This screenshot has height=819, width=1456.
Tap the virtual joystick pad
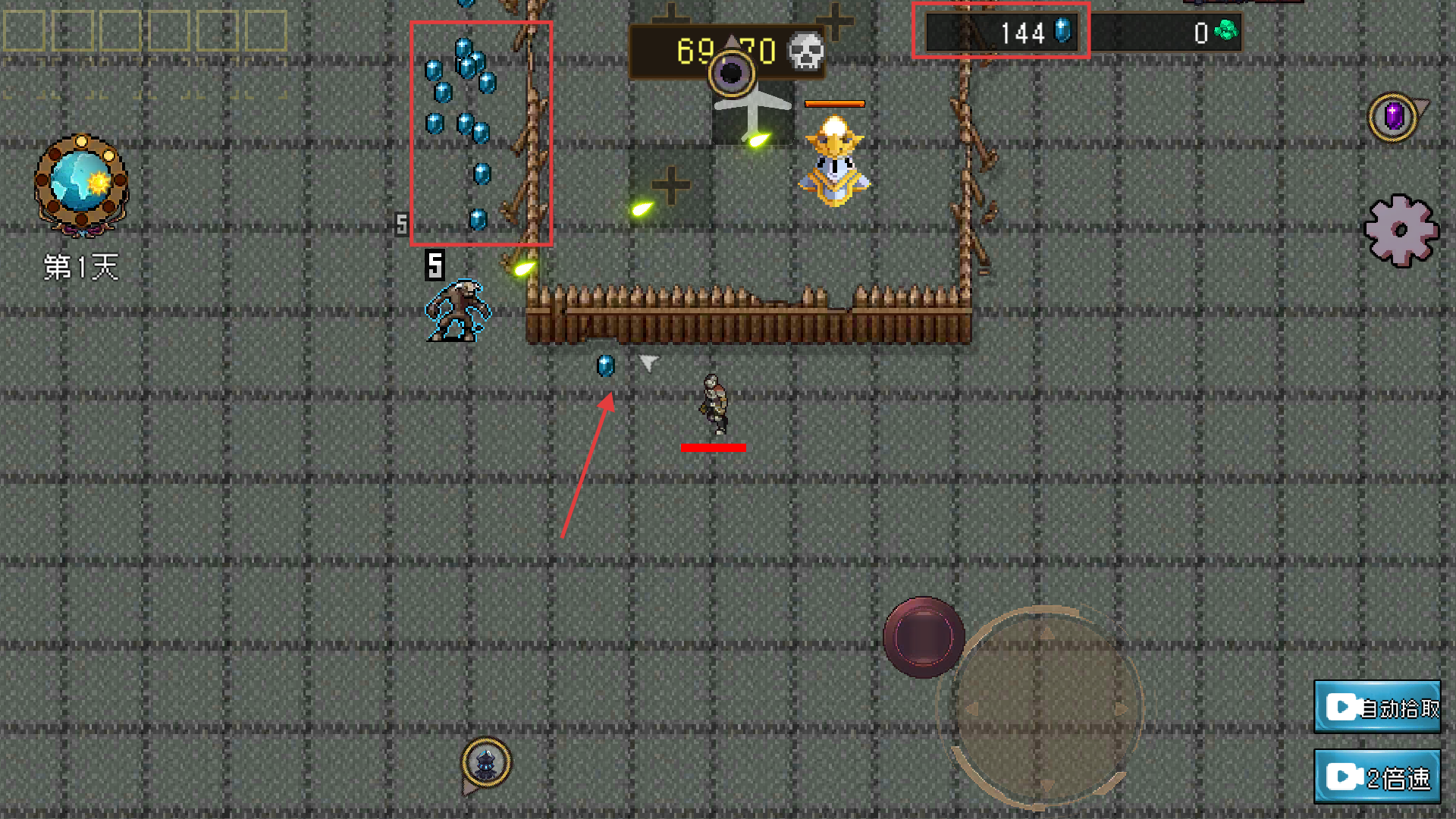(x=1046, y=707)
